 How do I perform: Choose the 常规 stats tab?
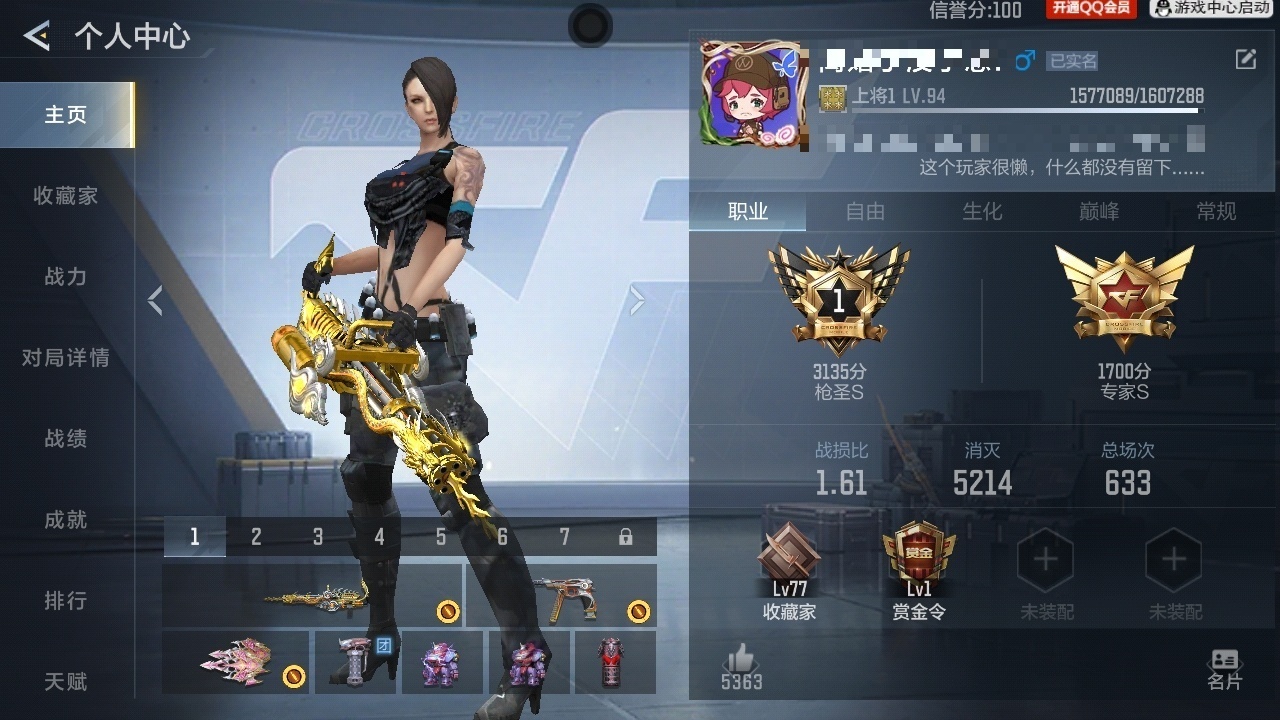[1216, 211]
